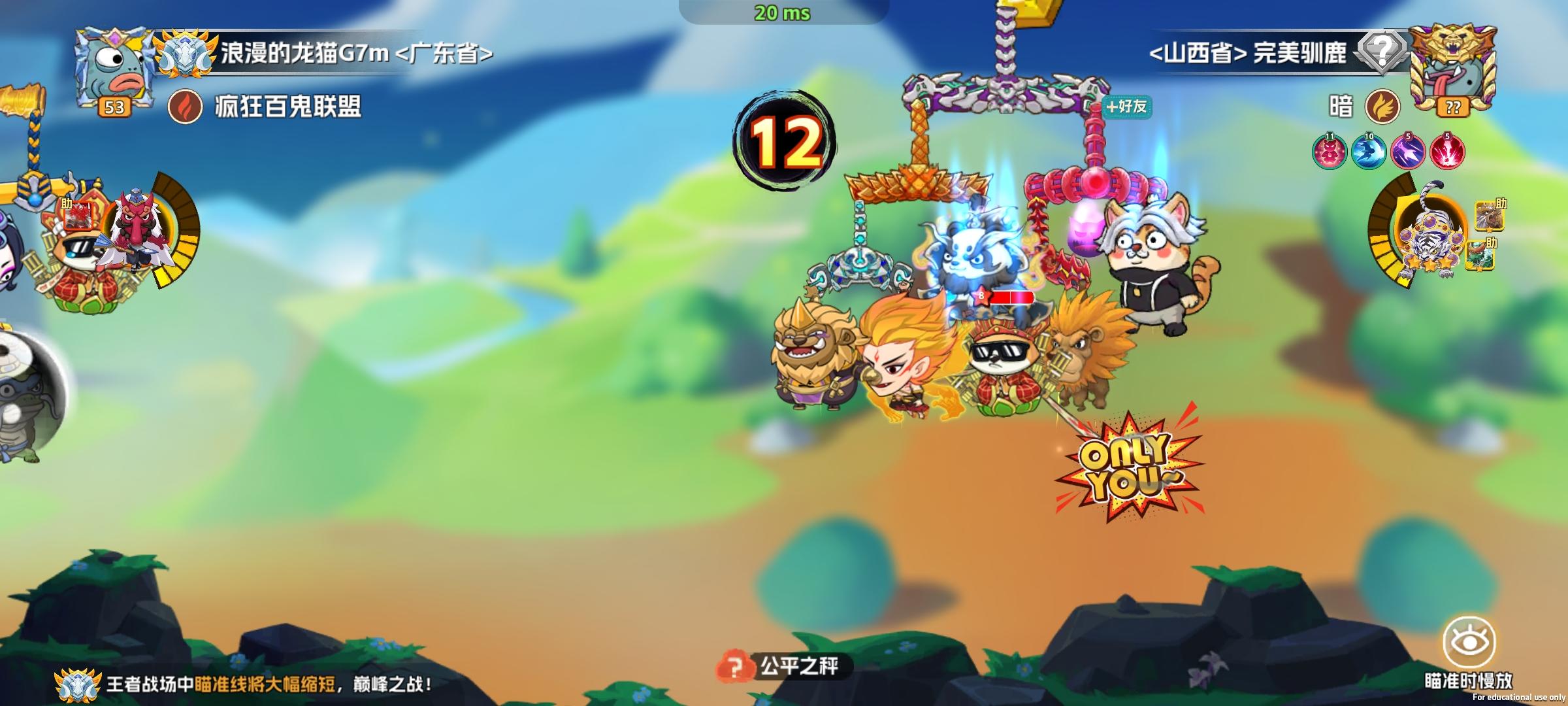Image resolution: width=1568 pixels, height=706 pixels.
Task: Use the purple arrow skill orb
Action: point(1409,152)
